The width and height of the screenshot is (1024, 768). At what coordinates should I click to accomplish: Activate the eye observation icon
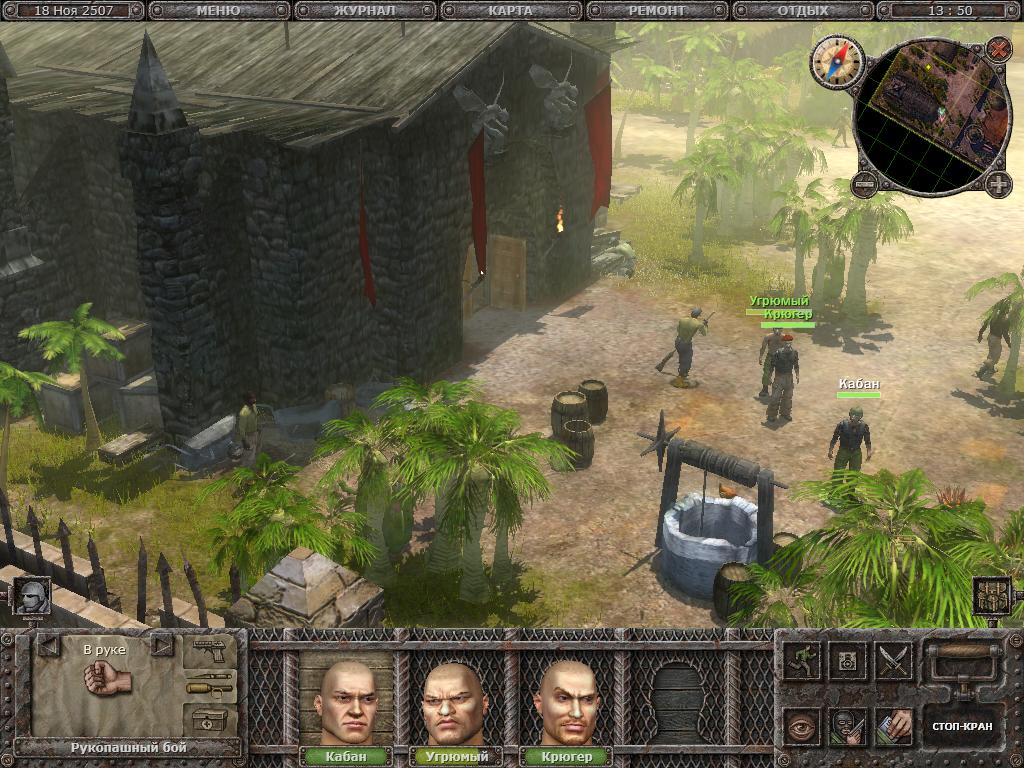click(802, 727)
